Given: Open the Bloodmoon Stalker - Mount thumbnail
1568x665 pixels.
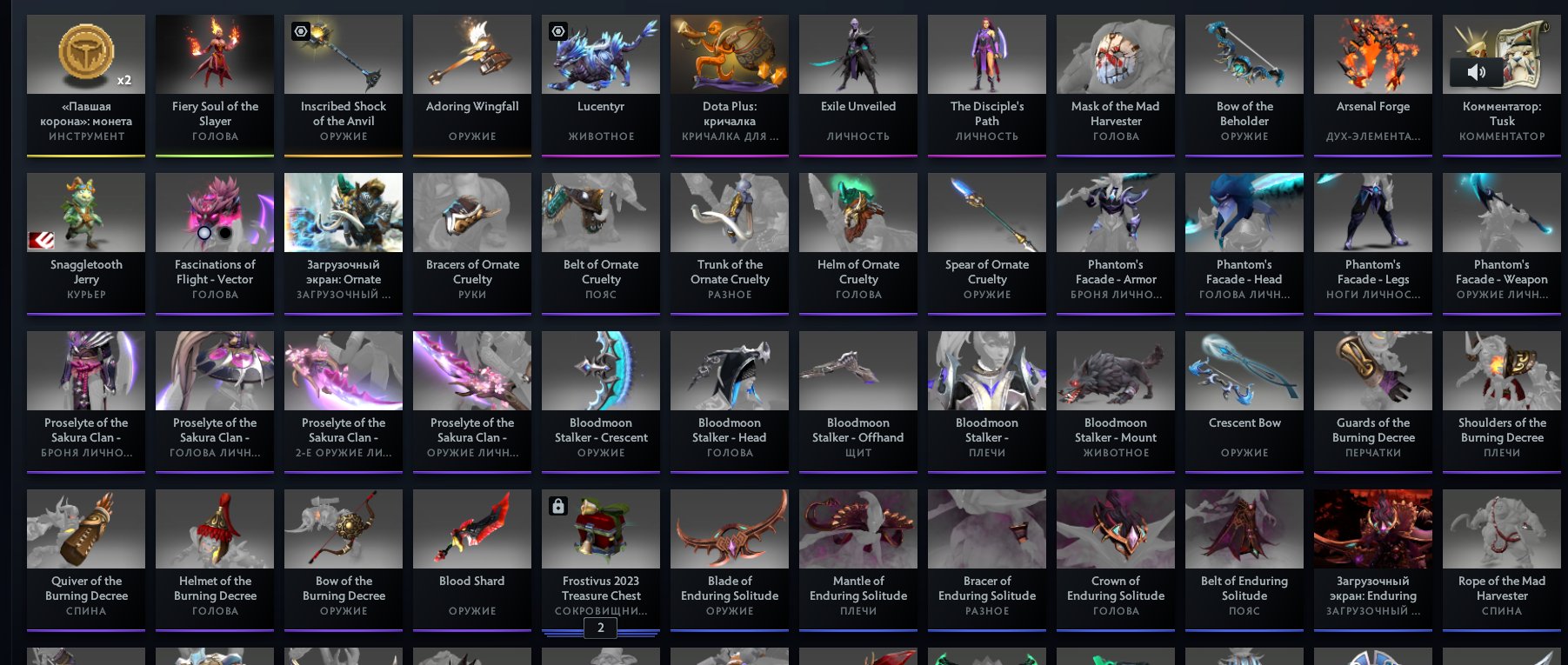Looking at the screenshot, I should (1115, 369).
